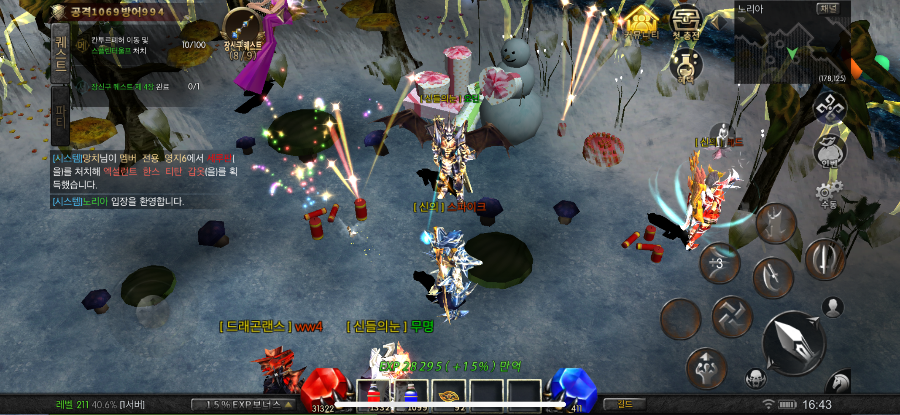Screen dimensions: 900x415
Task: Click the 길드 guild button
Action: point(623,404)
